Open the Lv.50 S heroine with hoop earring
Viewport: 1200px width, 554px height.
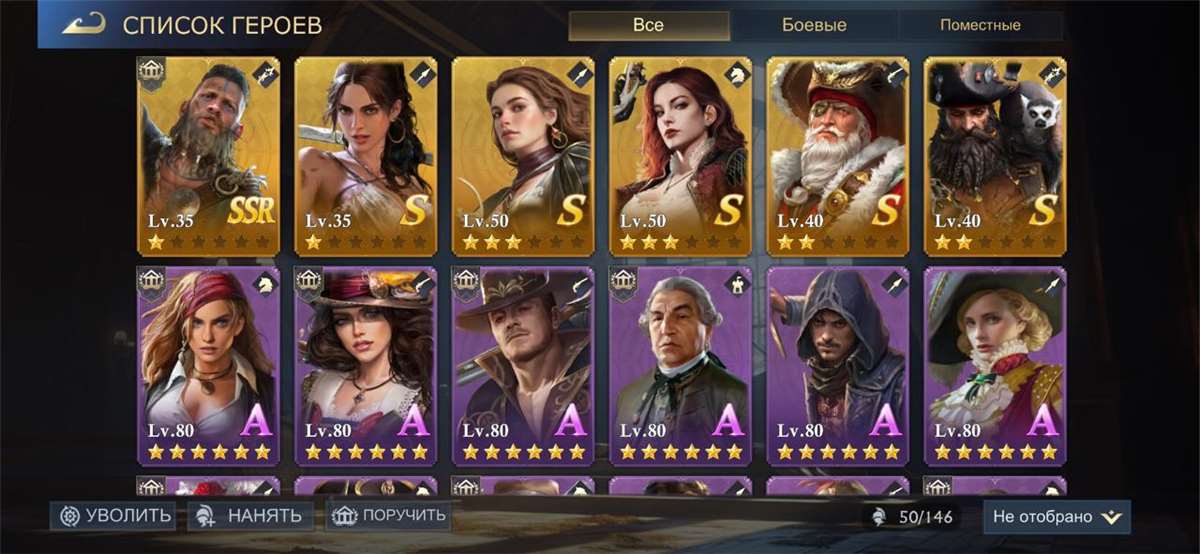523,155
